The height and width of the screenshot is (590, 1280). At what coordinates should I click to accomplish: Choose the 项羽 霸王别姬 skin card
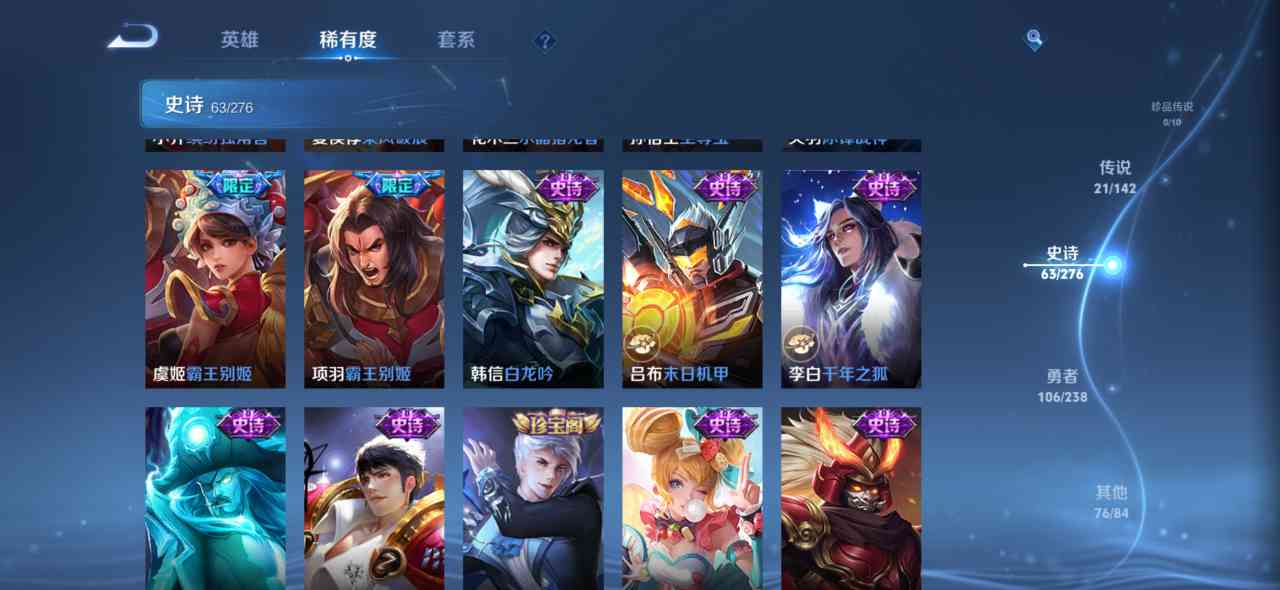pos(374,278)
